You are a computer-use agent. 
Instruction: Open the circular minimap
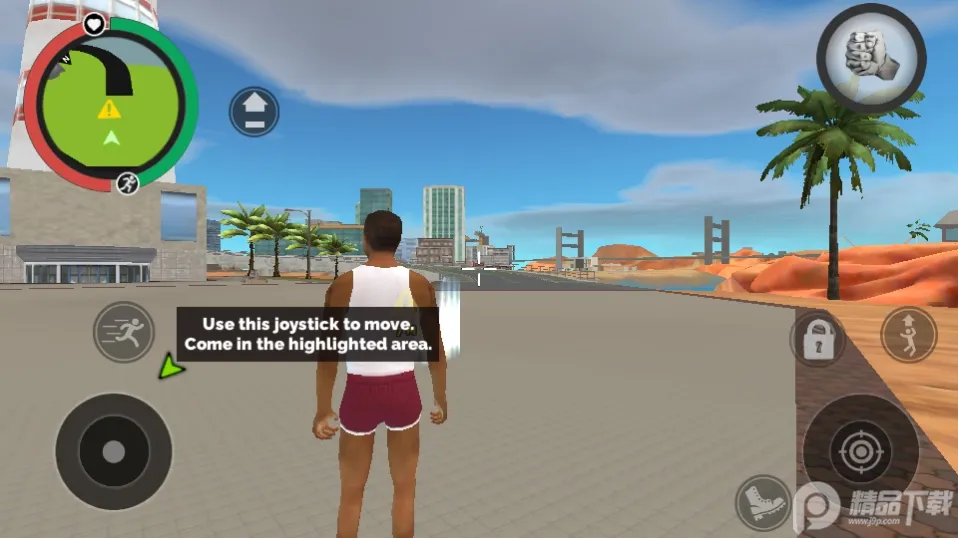coord(111,103)
